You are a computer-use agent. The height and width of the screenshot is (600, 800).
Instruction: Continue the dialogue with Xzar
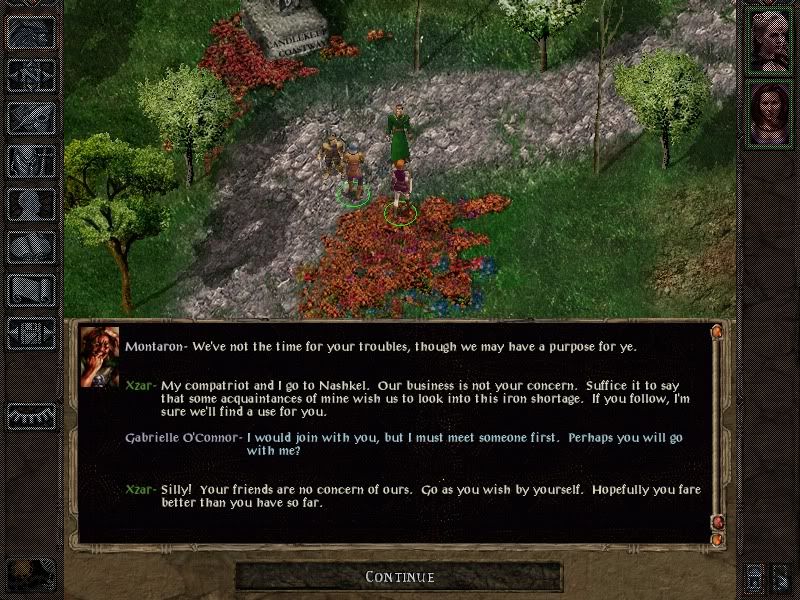(x=400, y=577)
